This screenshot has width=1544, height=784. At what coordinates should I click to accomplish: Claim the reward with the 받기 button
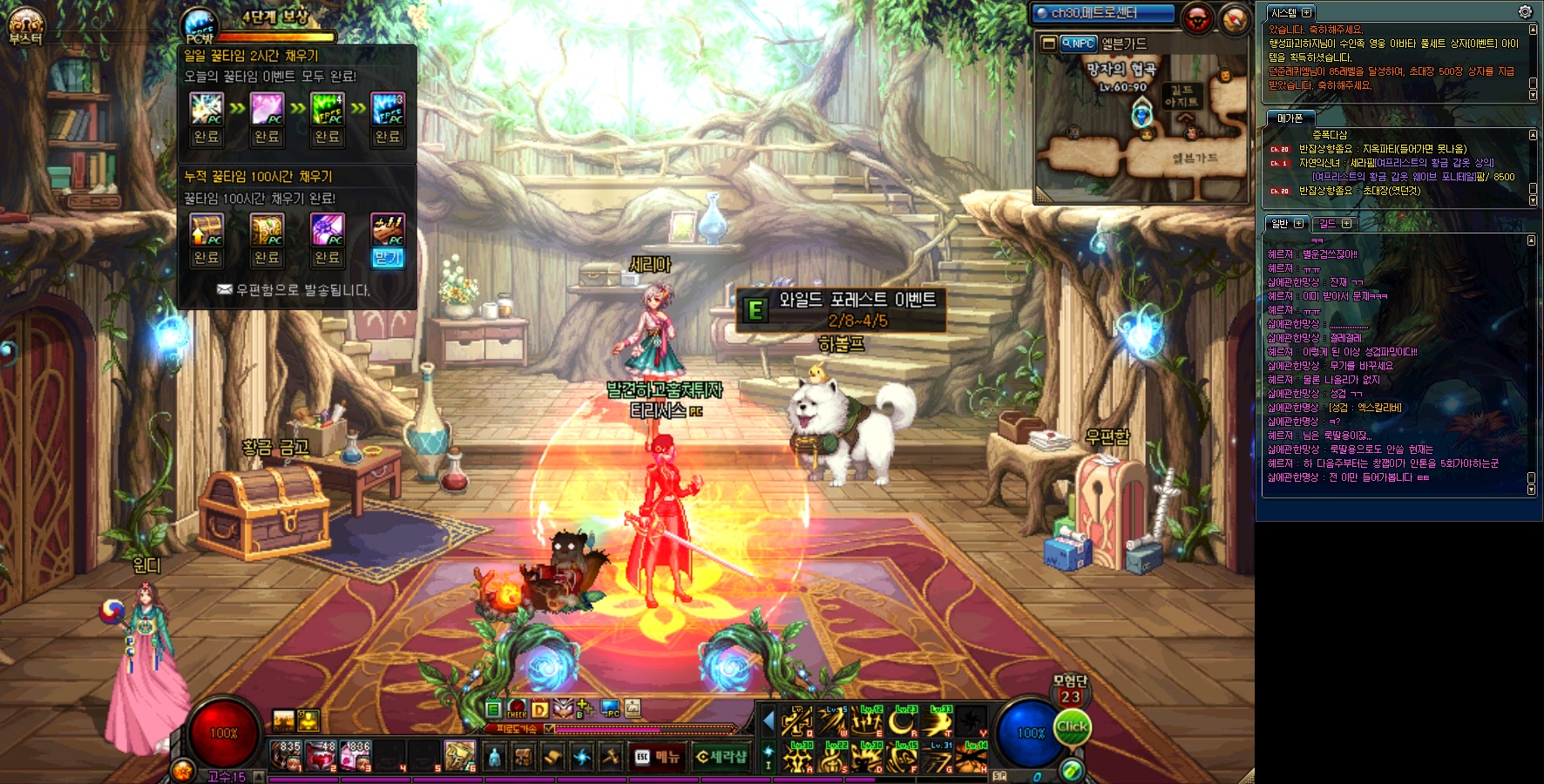tap(388, 258)
